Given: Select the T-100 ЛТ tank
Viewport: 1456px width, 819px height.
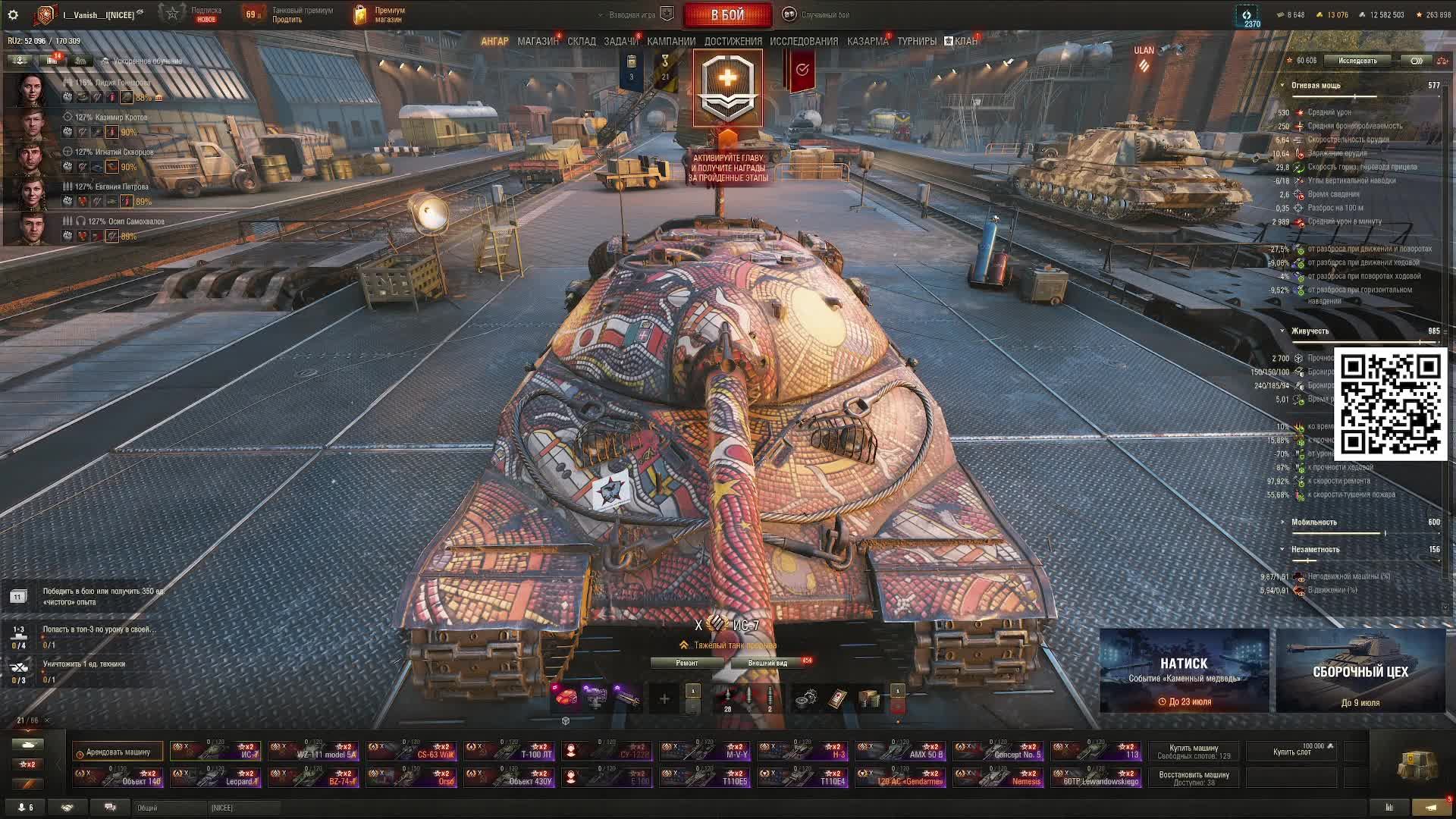Looking at the screenshot, I should (509, 751).
